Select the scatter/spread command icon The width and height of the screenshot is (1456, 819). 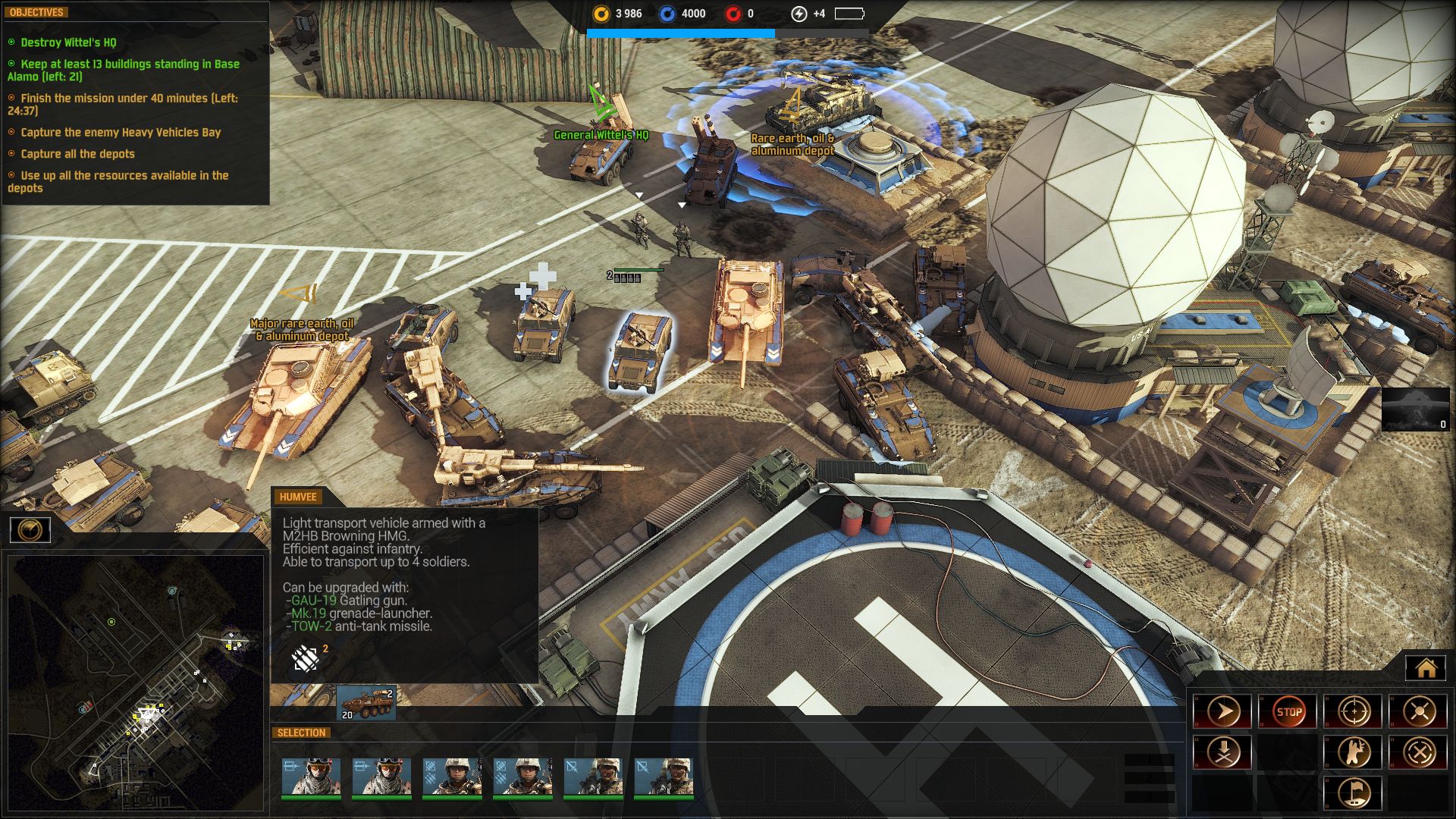pyautogui.click(x=1419, y=712)
